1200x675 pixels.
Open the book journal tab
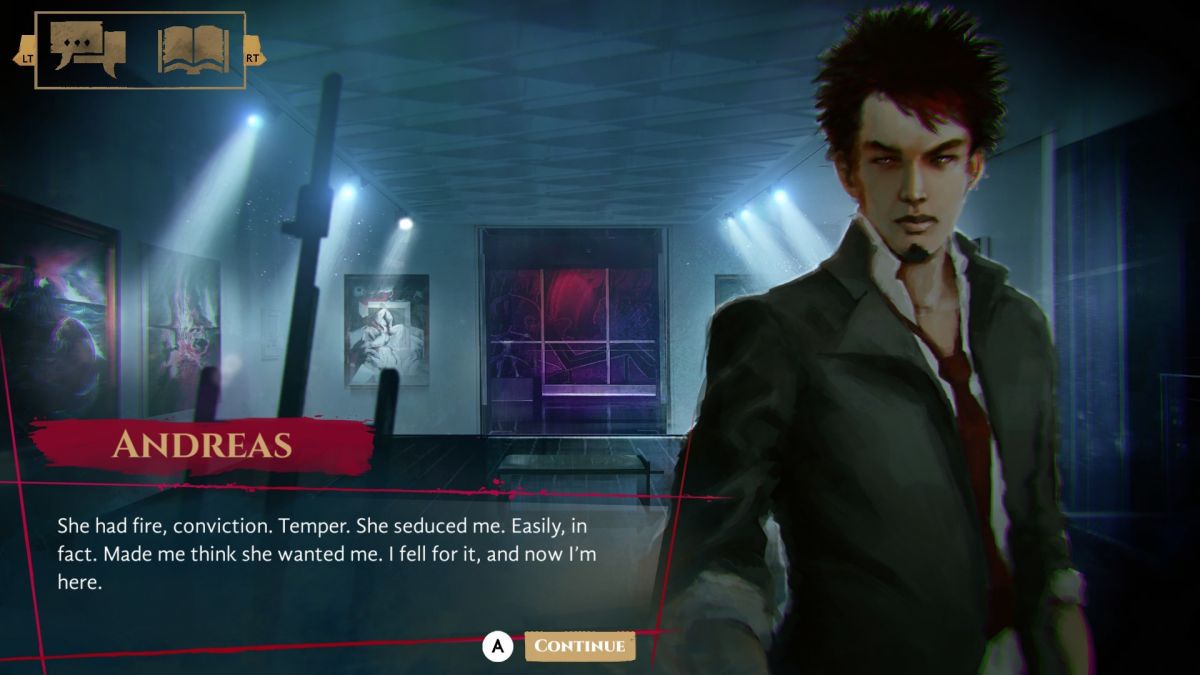click(x=193, y=49)
